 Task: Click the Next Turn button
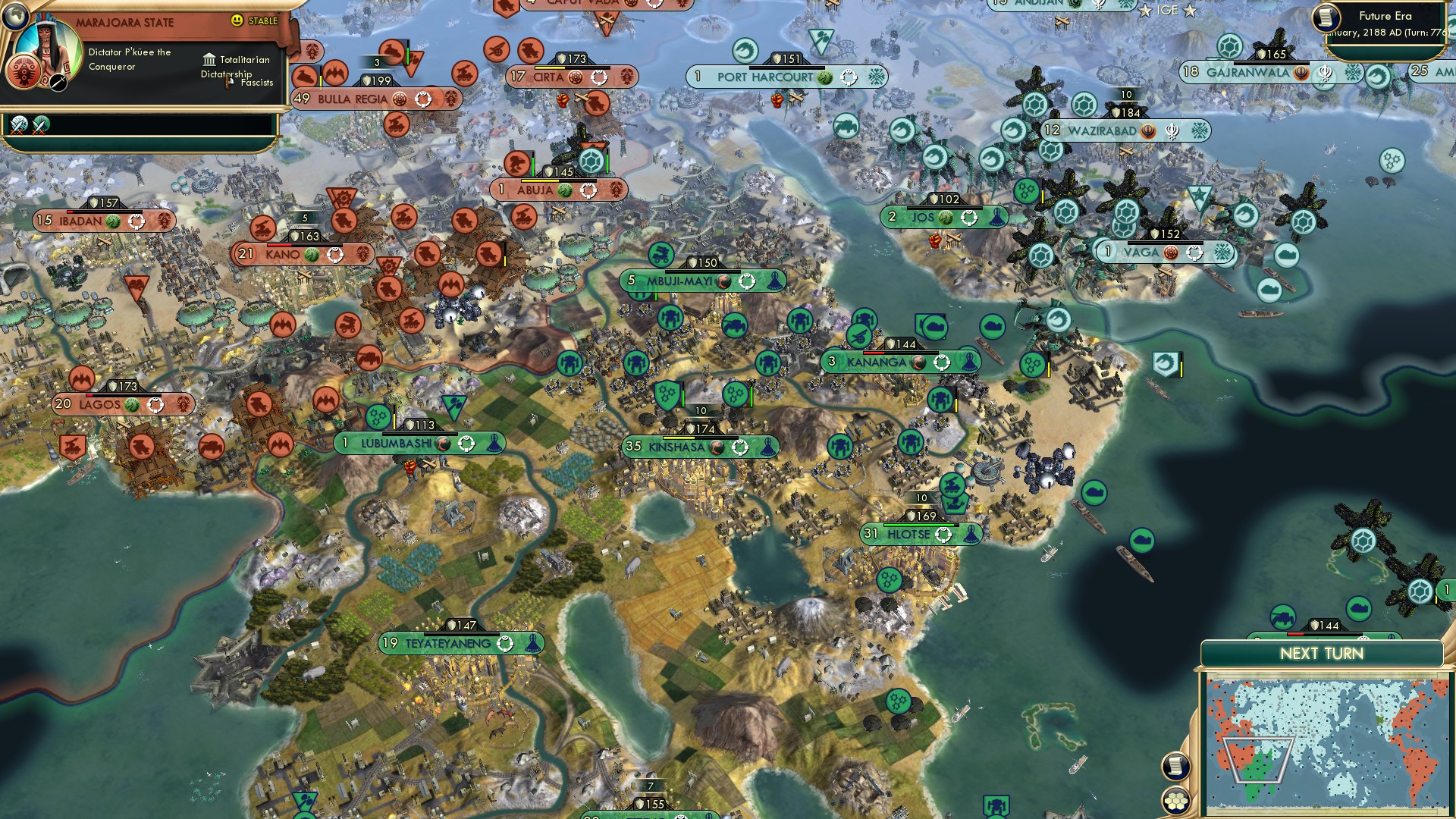[x=1321, y=652]
